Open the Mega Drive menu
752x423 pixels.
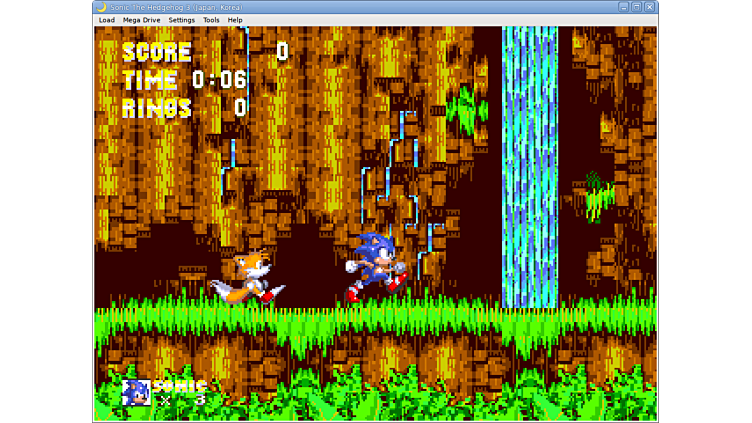point(141,20)
